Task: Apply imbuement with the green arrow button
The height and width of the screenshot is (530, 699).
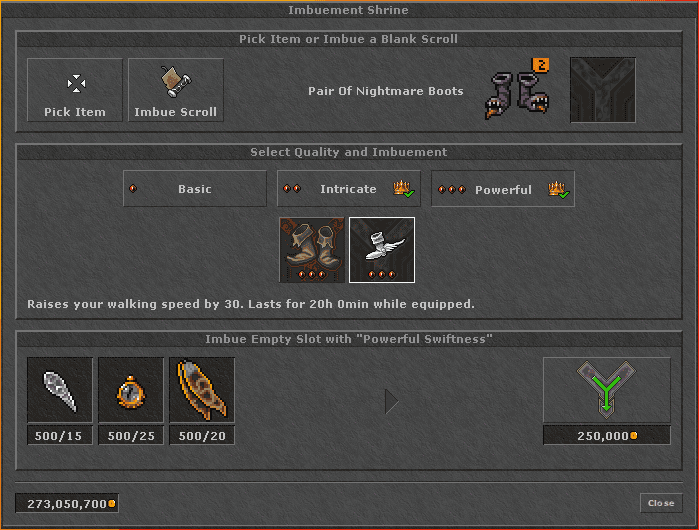Action: point(607,390)
